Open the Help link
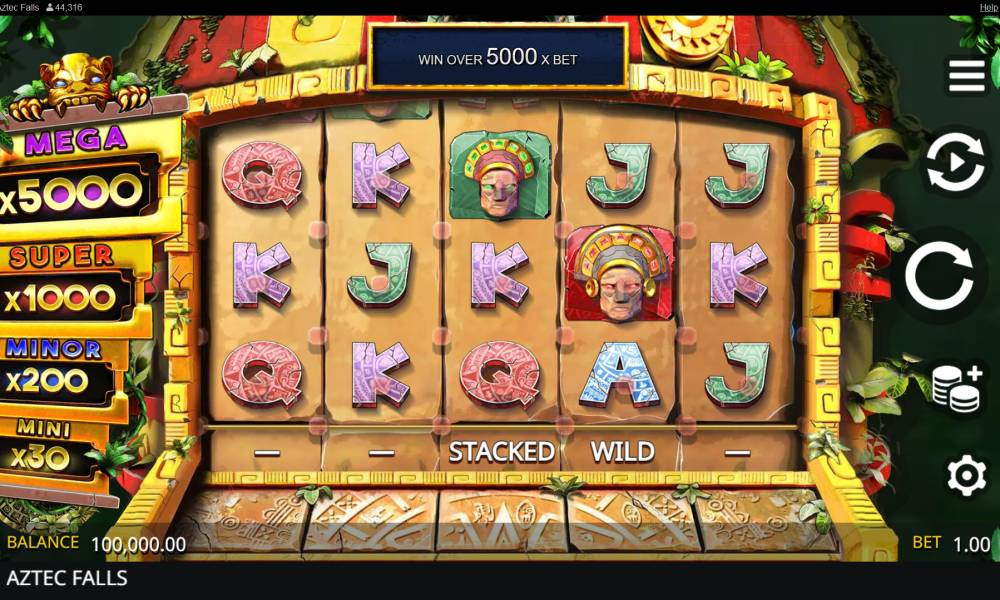Screen dimensions: 1000x600 (x=989, y=7)
